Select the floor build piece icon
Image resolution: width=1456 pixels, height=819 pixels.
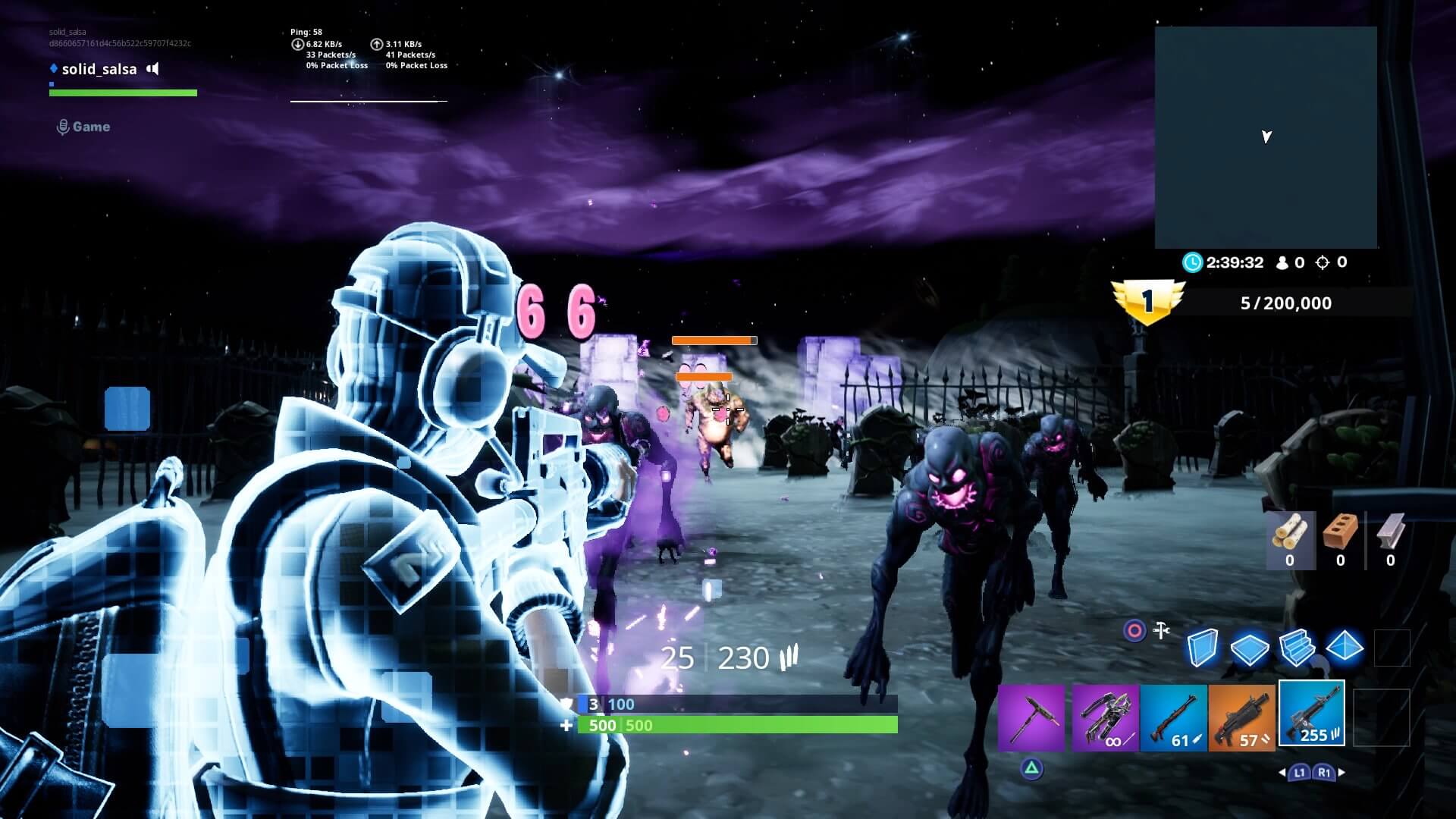coord(1252,648)
